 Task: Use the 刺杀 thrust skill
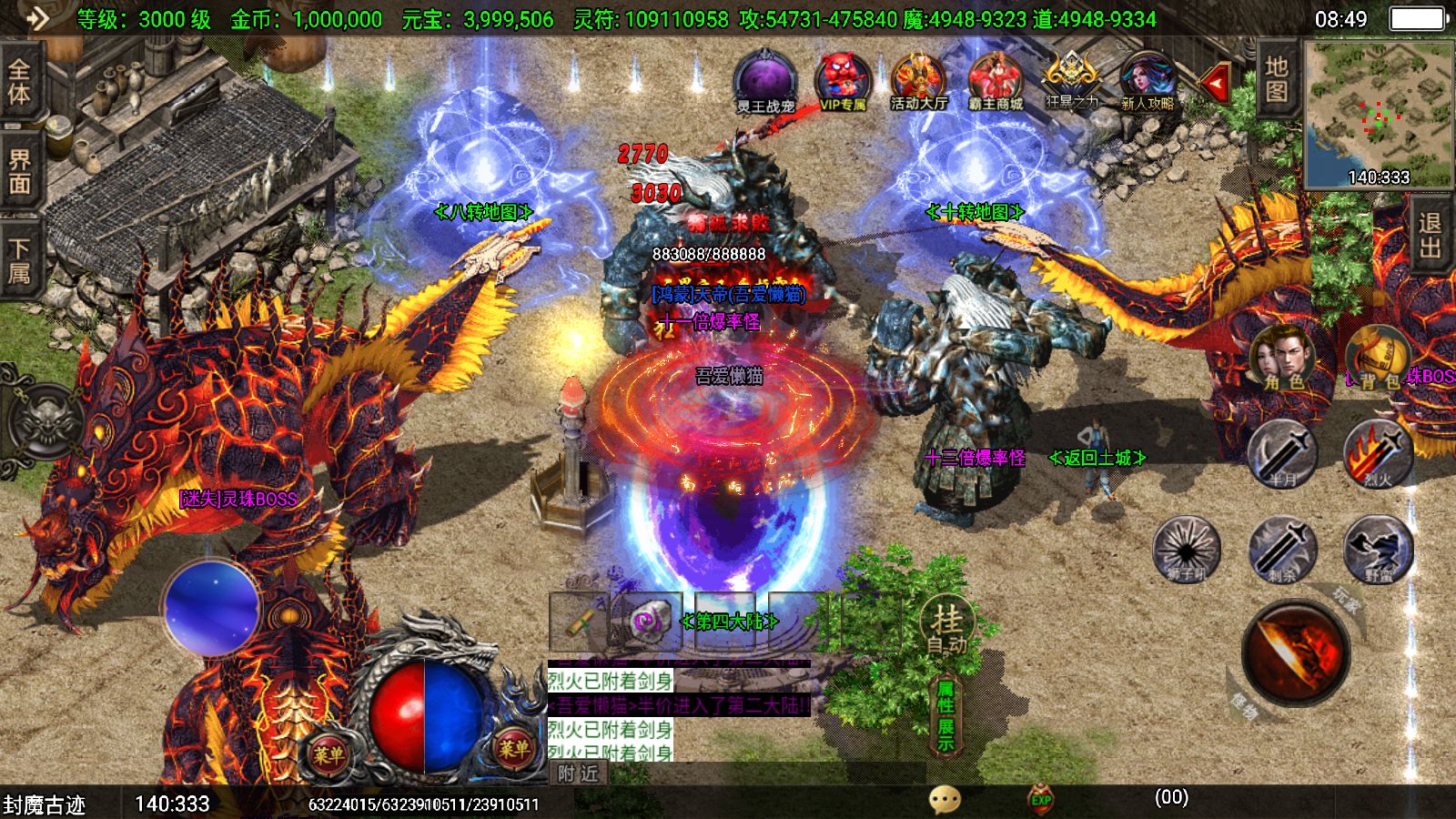1282,549
